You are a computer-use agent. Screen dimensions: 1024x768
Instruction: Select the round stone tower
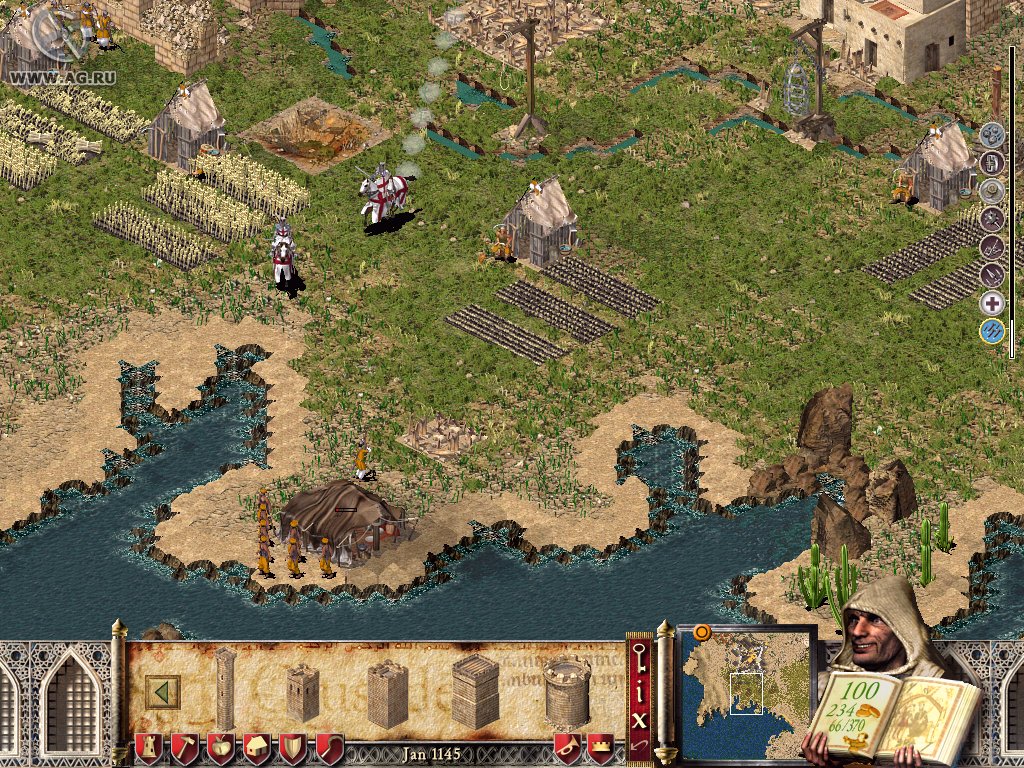[567, 691]
